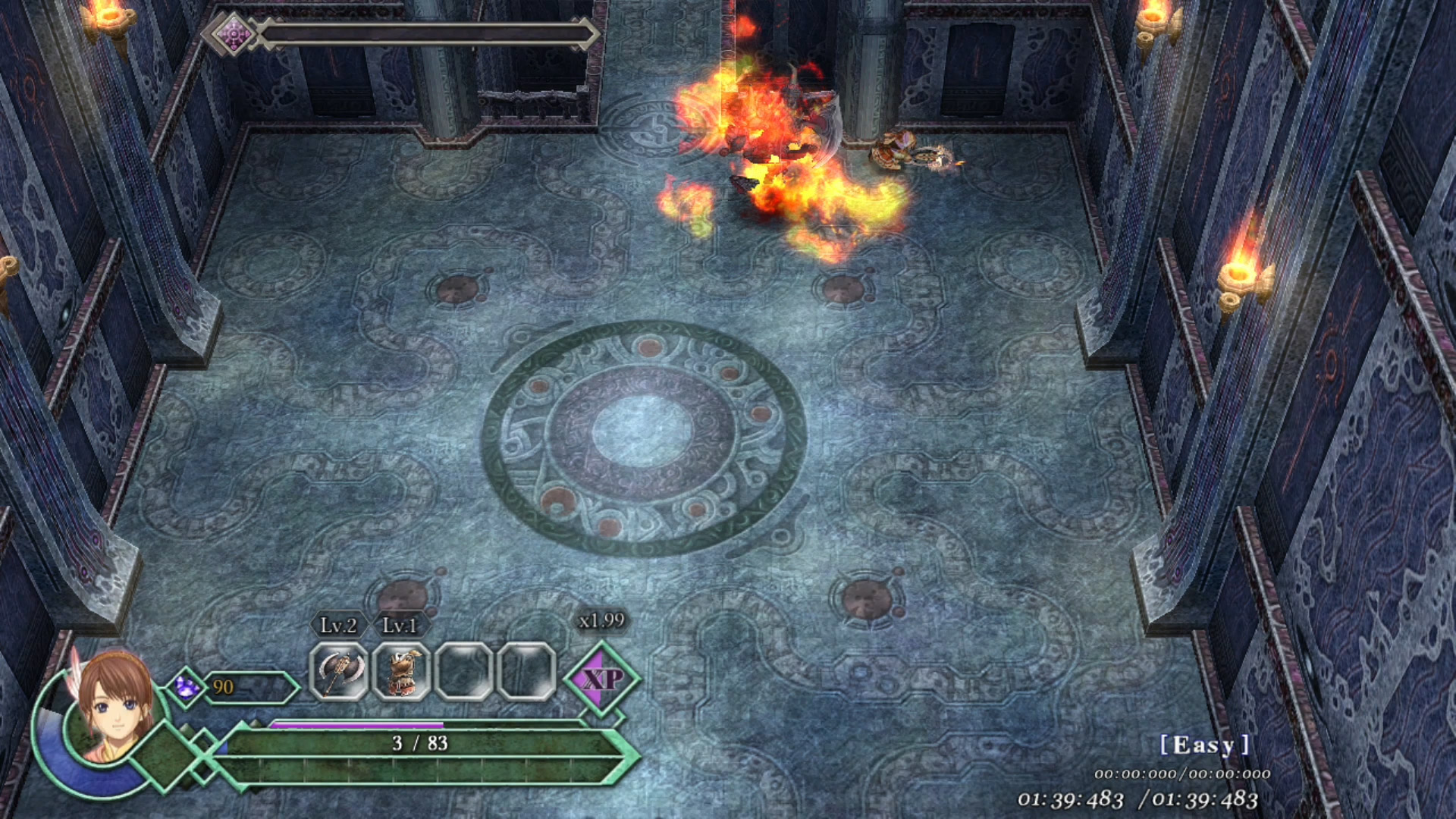Screen dimensions: 1456x819
Task: Click the boss gauge purple emblem
Action: point(233,34)
